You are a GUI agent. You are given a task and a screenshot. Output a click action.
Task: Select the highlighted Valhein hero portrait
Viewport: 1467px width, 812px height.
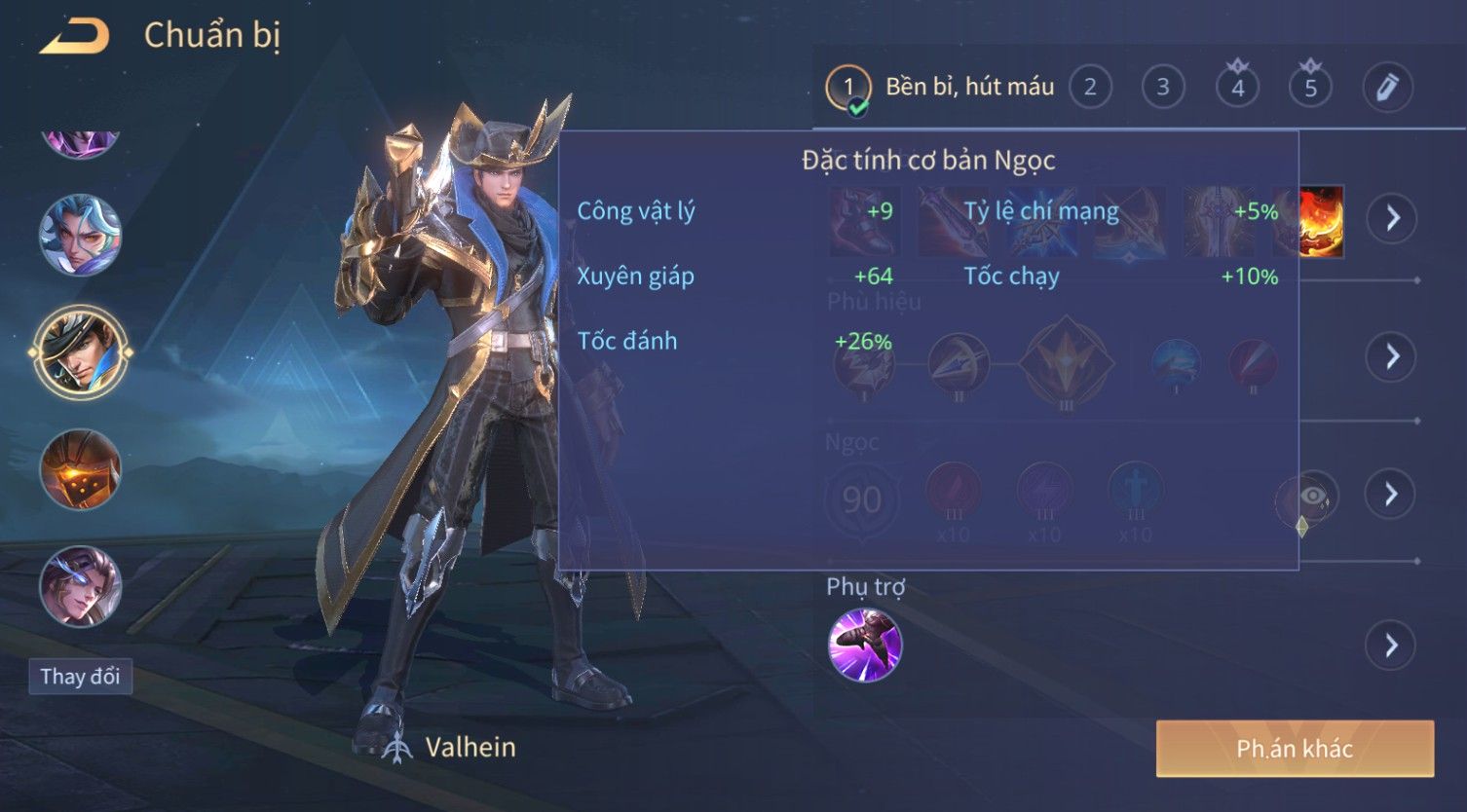[x=80, y=351]
